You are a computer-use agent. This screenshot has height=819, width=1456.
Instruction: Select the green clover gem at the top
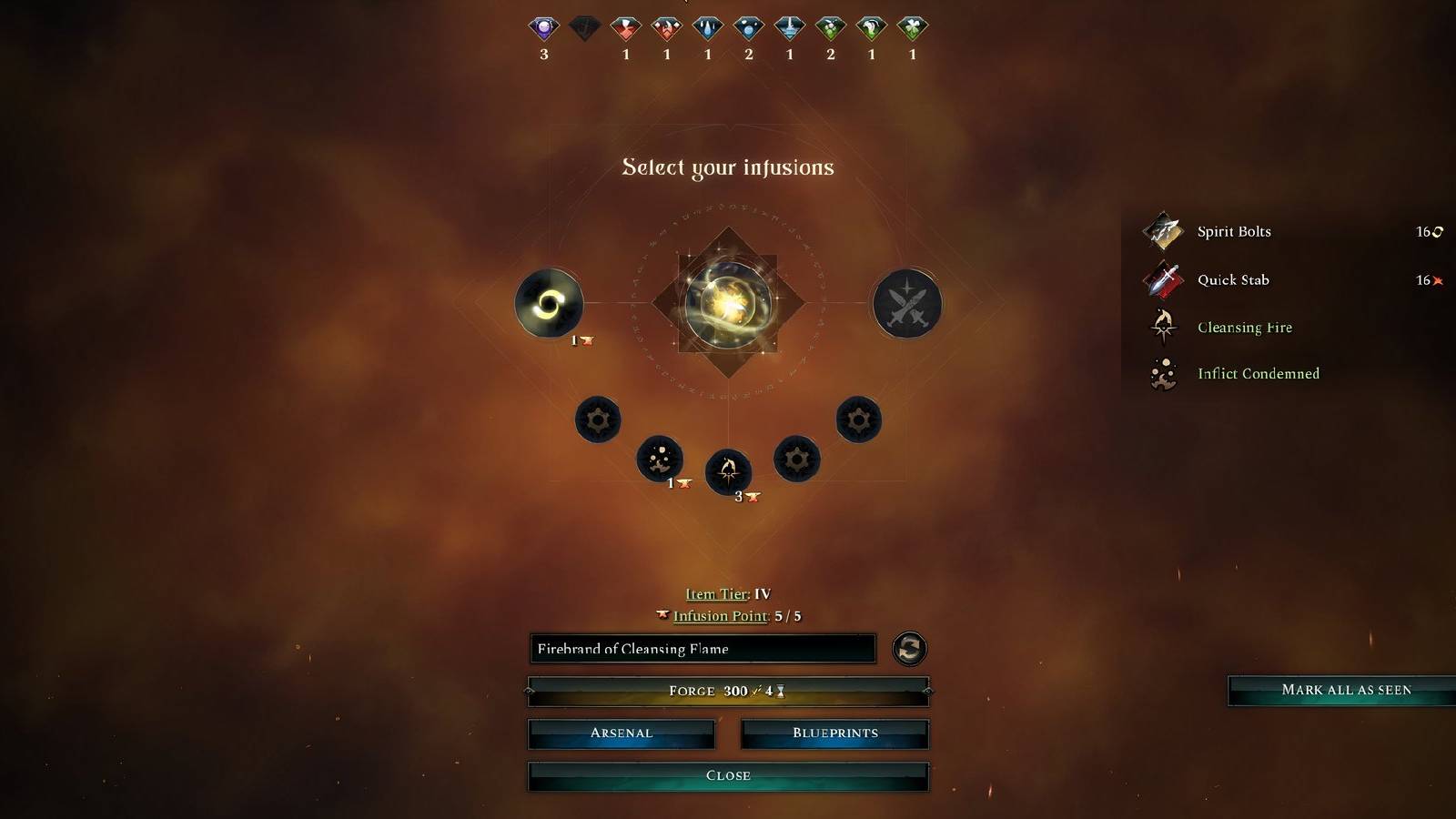pyautogui.click(x=912, y=28)
